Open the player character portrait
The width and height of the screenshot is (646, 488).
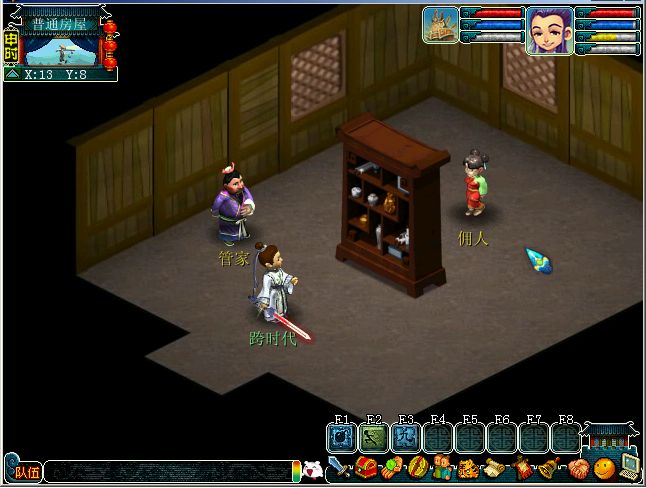coord(549,30)
